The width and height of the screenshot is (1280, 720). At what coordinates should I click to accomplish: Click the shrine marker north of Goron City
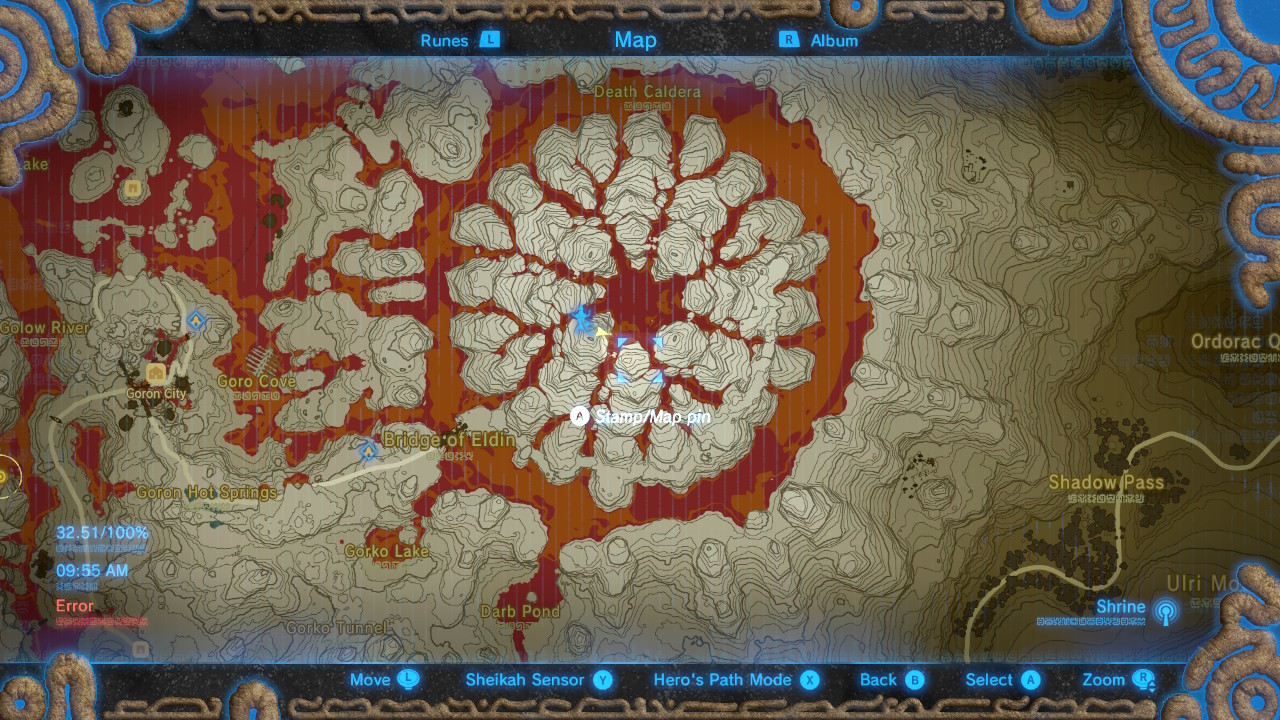pyautogui.click(x=194, y=320)
